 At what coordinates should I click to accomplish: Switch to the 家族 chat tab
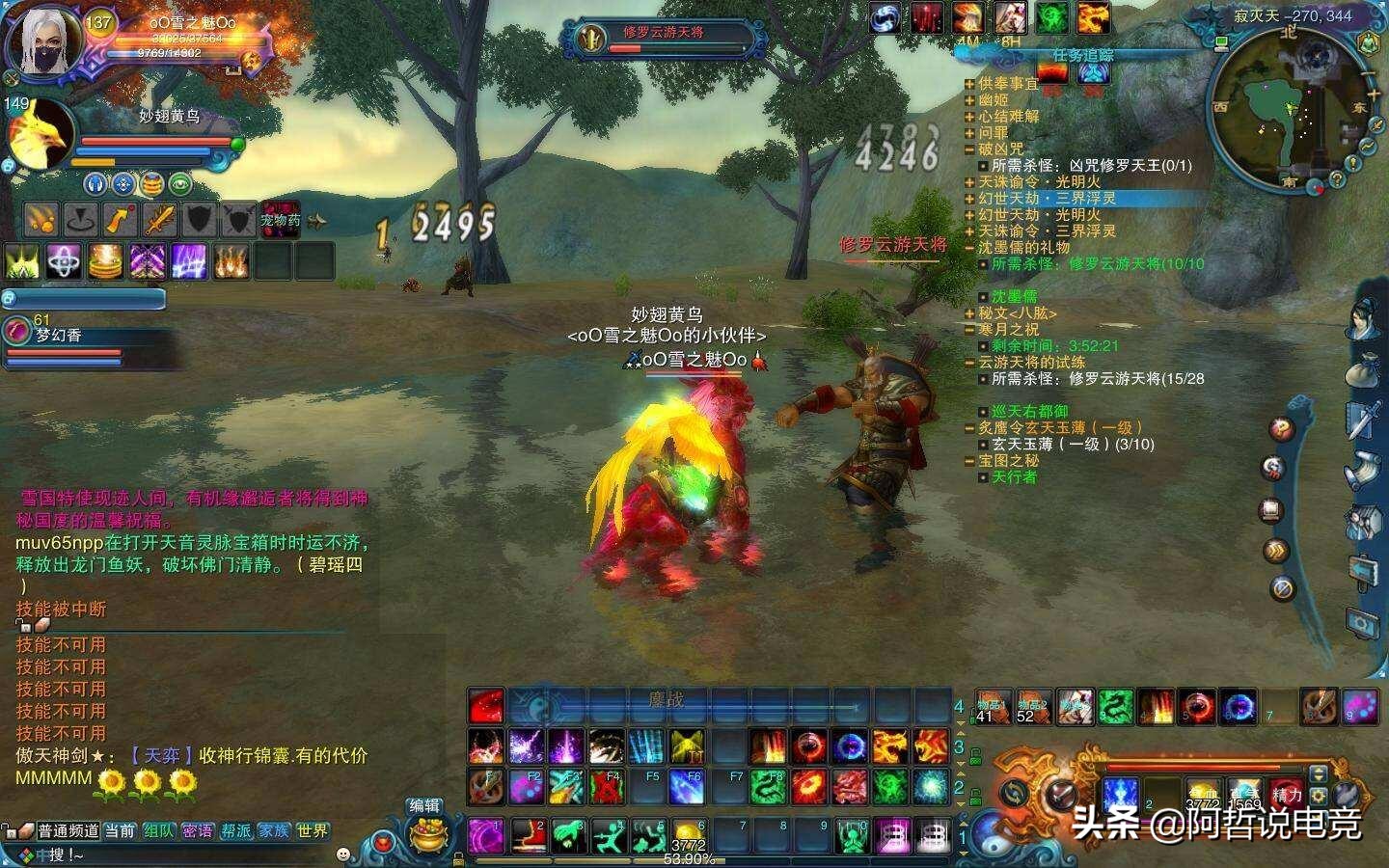point(275,830)
